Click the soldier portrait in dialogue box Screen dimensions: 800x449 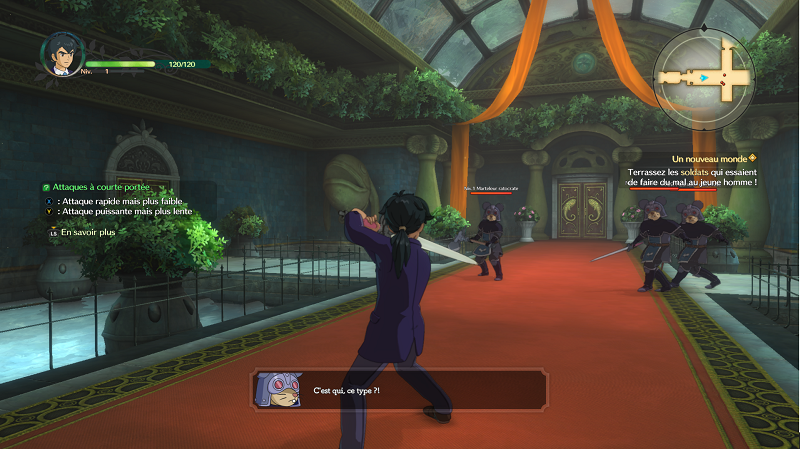tap(278, 389)
